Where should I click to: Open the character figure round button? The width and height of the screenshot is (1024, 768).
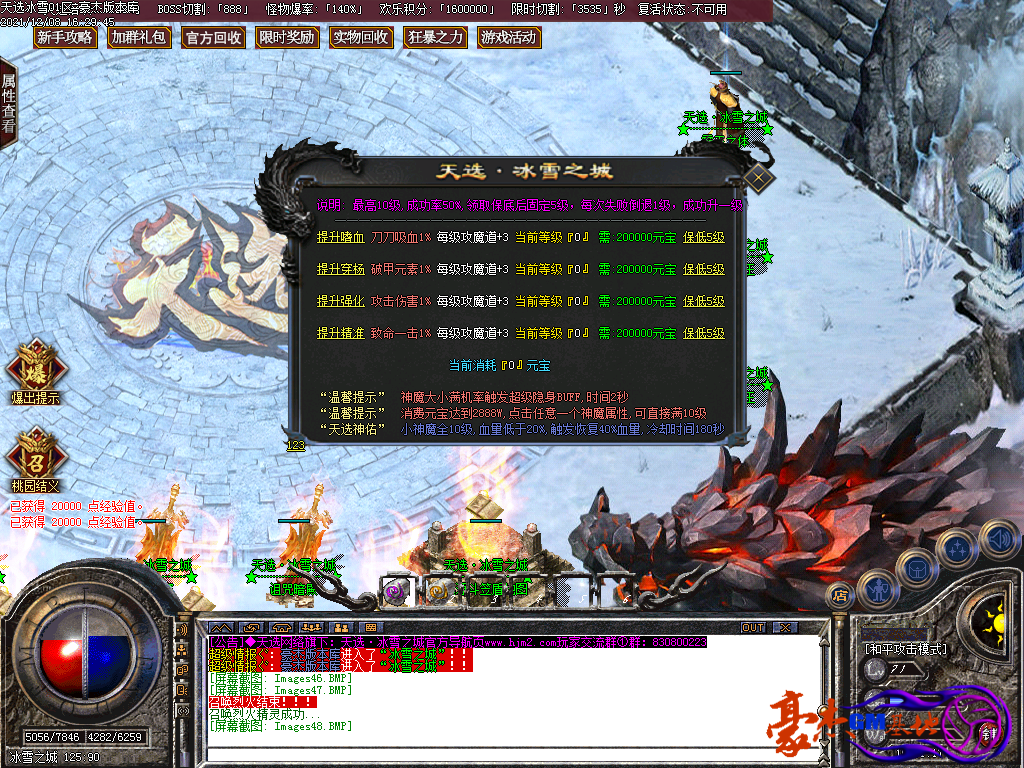tap(878, 589)
